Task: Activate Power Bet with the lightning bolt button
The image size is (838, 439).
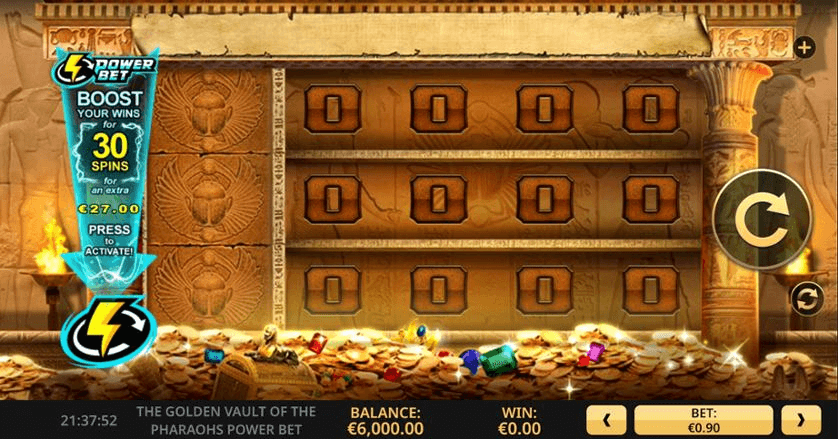Action: (104, 326)
